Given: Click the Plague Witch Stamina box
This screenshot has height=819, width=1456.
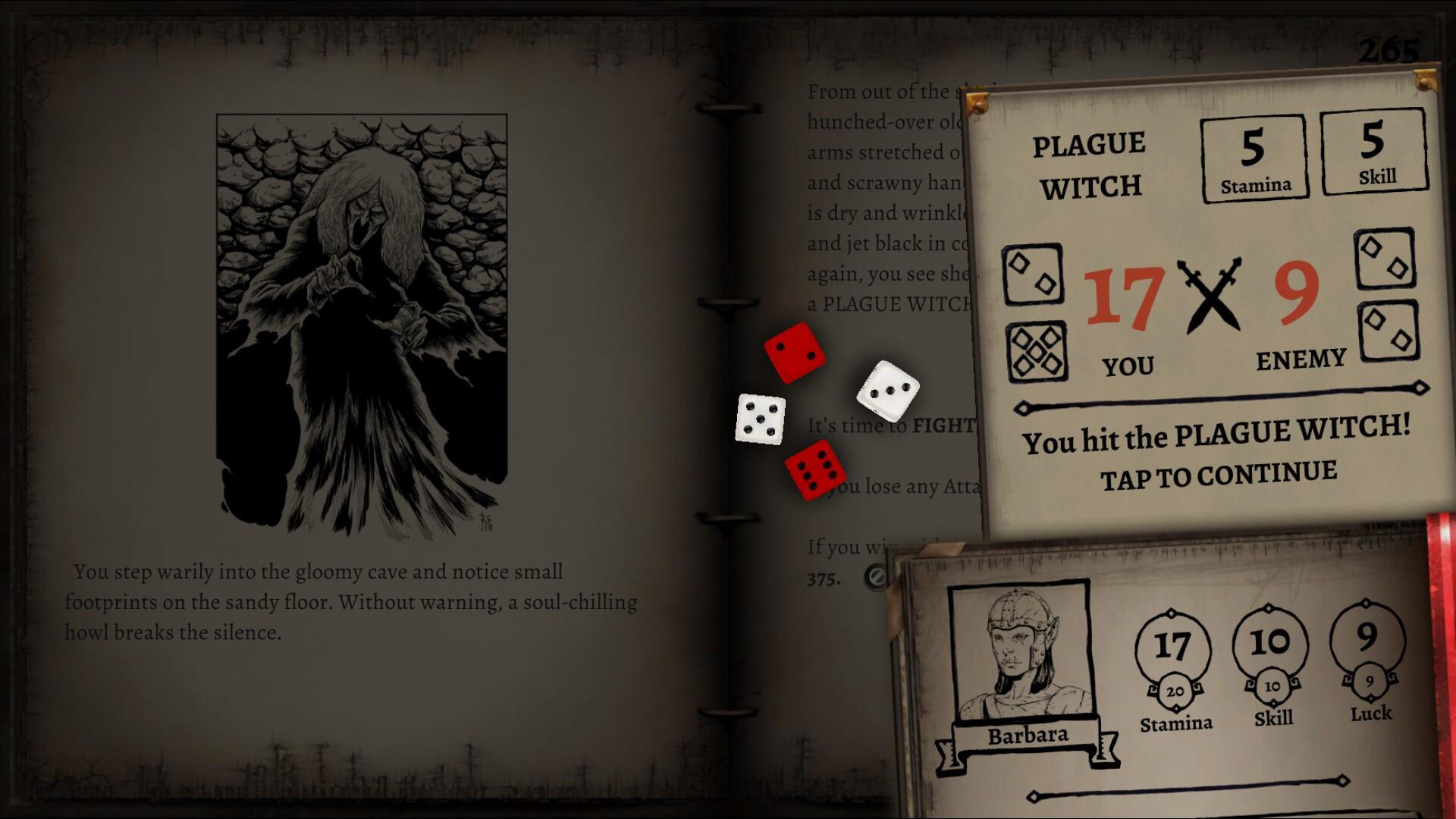Looking at the screenshot, I should point(1254,157).
